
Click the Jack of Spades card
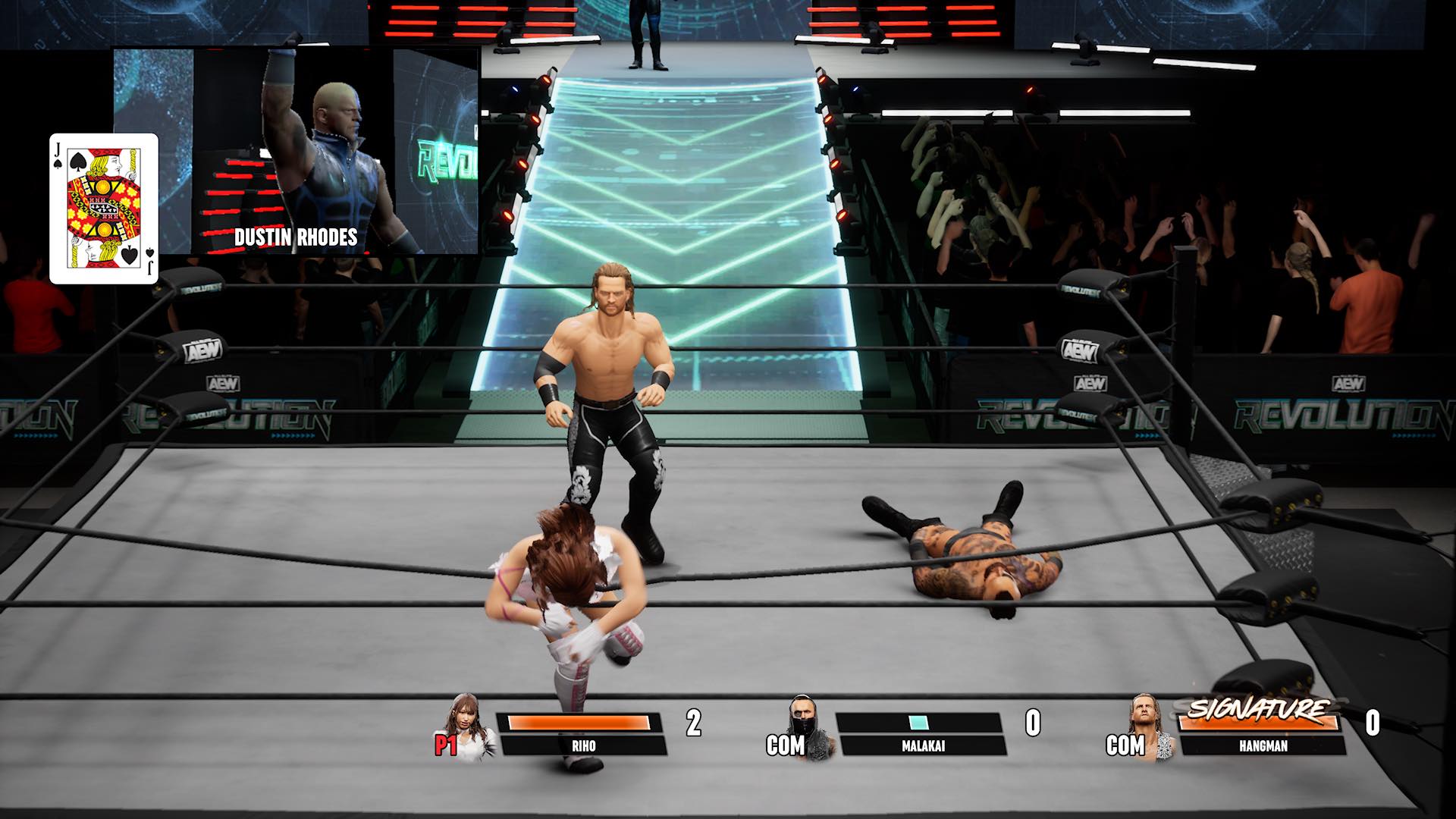pyautogui.click(x=104, y=209)
